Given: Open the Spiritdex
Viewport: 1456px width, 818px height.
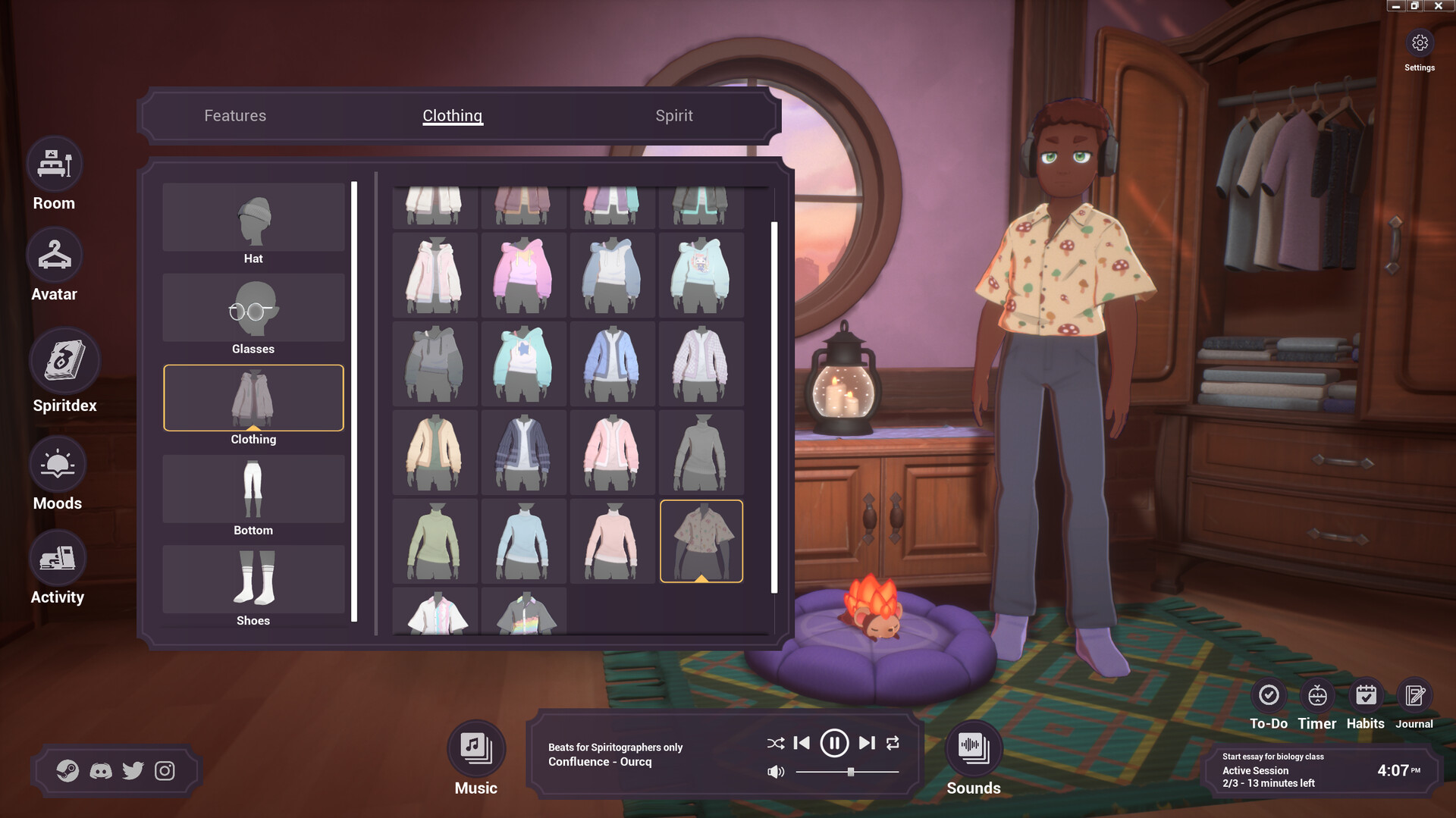Looking at the screenshot, I should (x=64, y=362).
